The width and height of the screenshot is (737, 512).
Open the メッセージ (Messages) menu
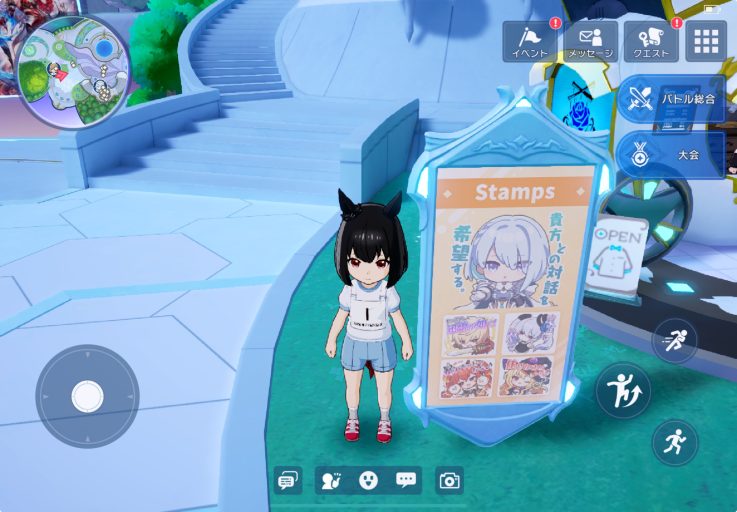591,42
